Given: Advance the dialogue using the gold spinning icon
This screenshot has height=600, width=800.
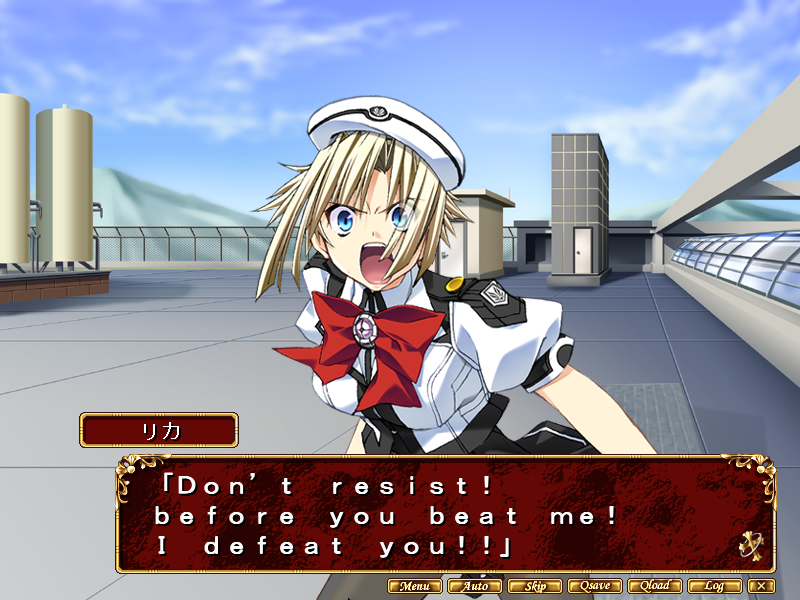Looking at the screenshot, I should coord(752,545).
